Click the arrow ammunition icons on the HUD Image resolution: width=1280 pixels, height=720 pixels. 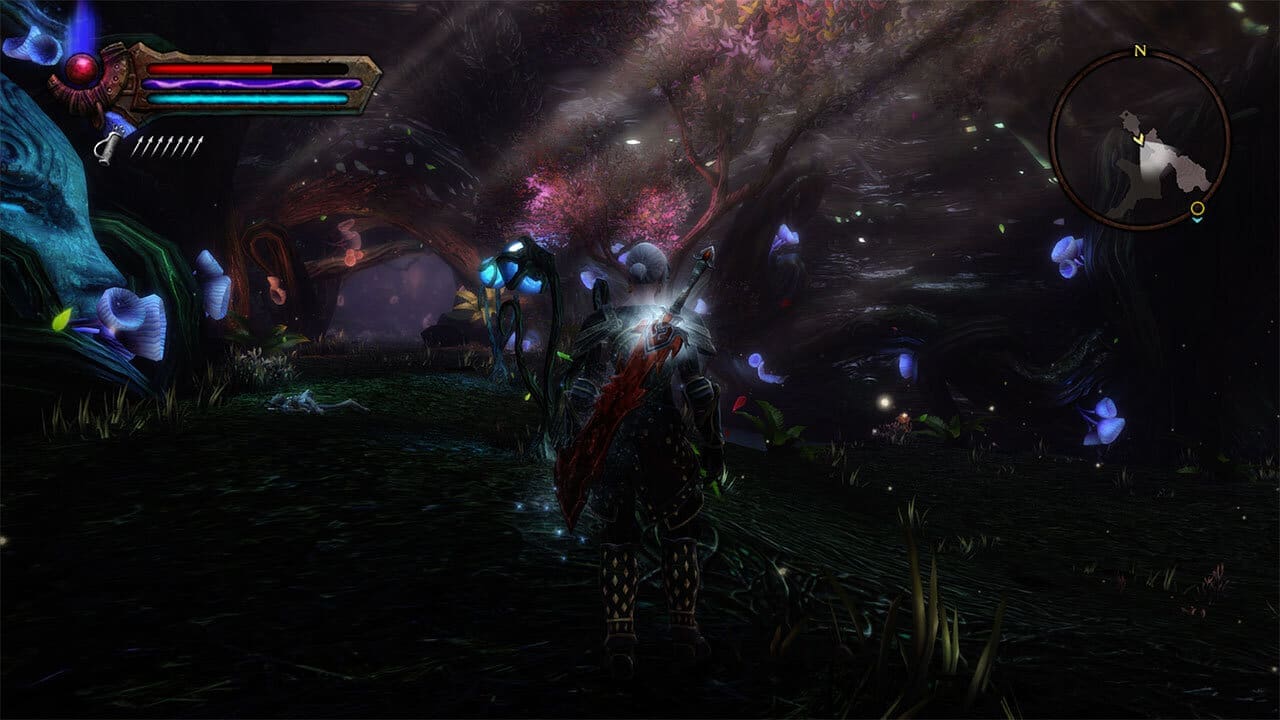click(x=168, y=146)
